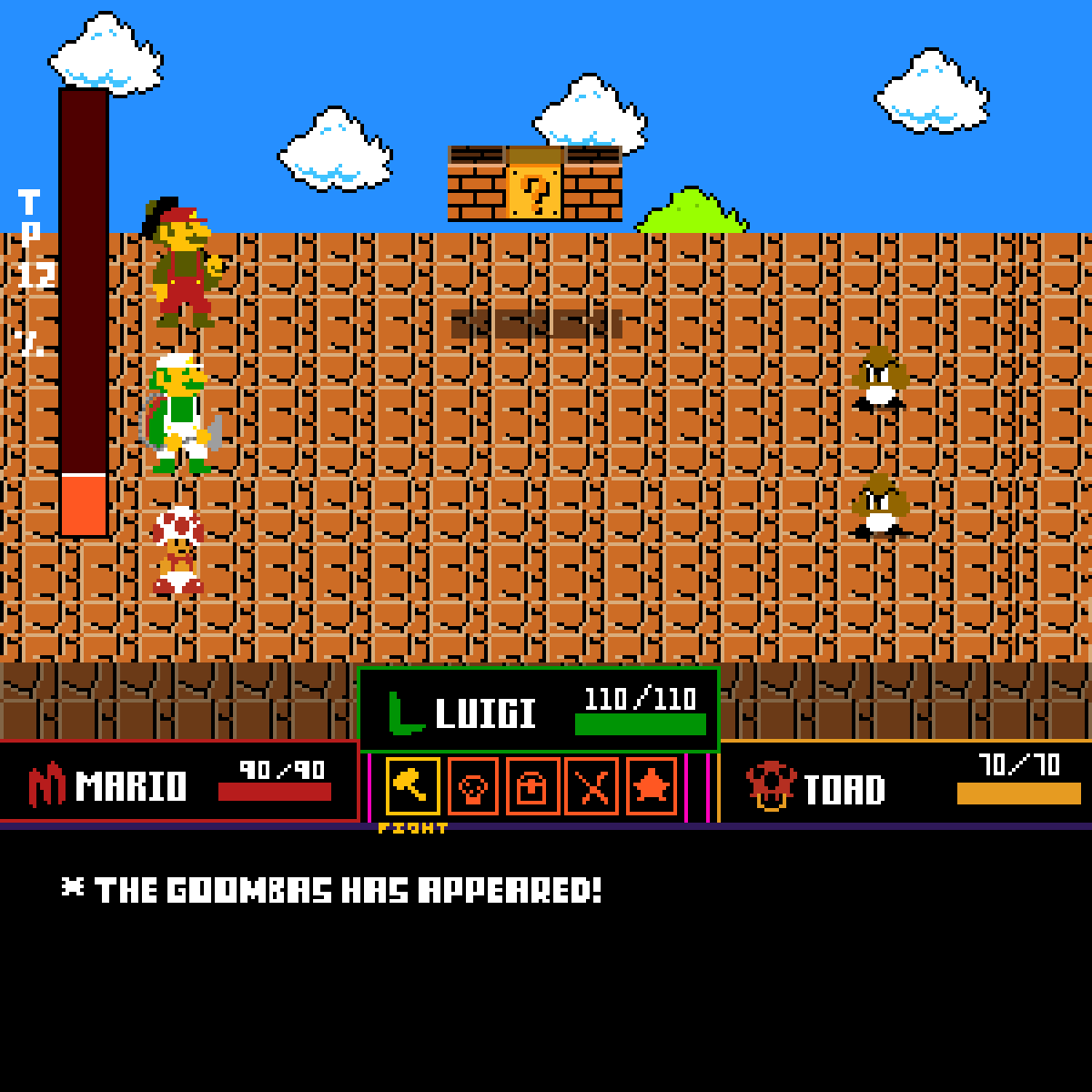Open the item bag command
The height and width of the screenshot is (1092, 1092).
pyautogui.click(x=532, y=786)
